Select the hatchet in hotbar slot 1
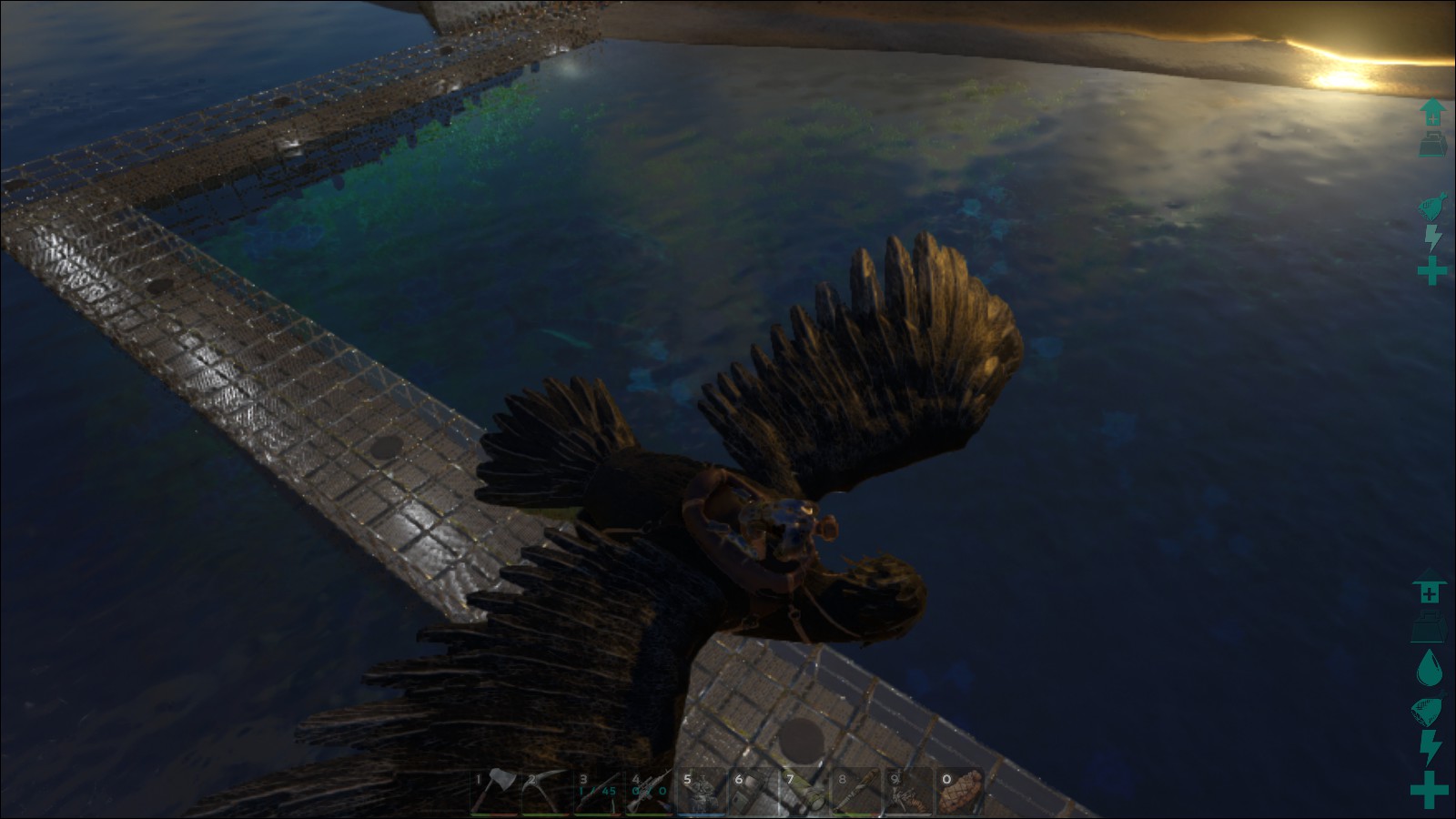The width and height of the screenshot is (1456, 819). coord(495,792)
